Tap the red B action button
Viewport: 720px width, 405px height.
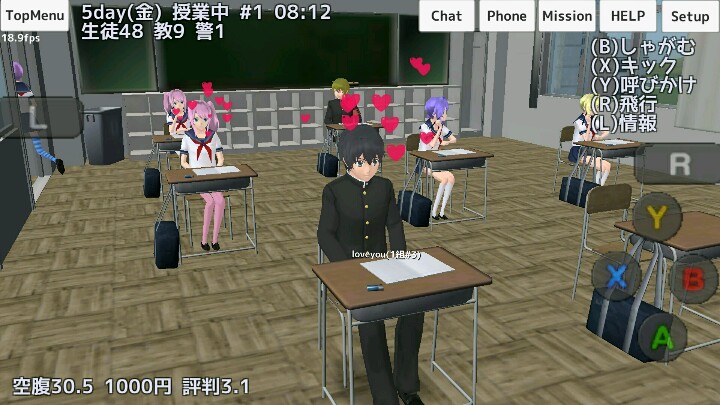[x=693, y=277]
